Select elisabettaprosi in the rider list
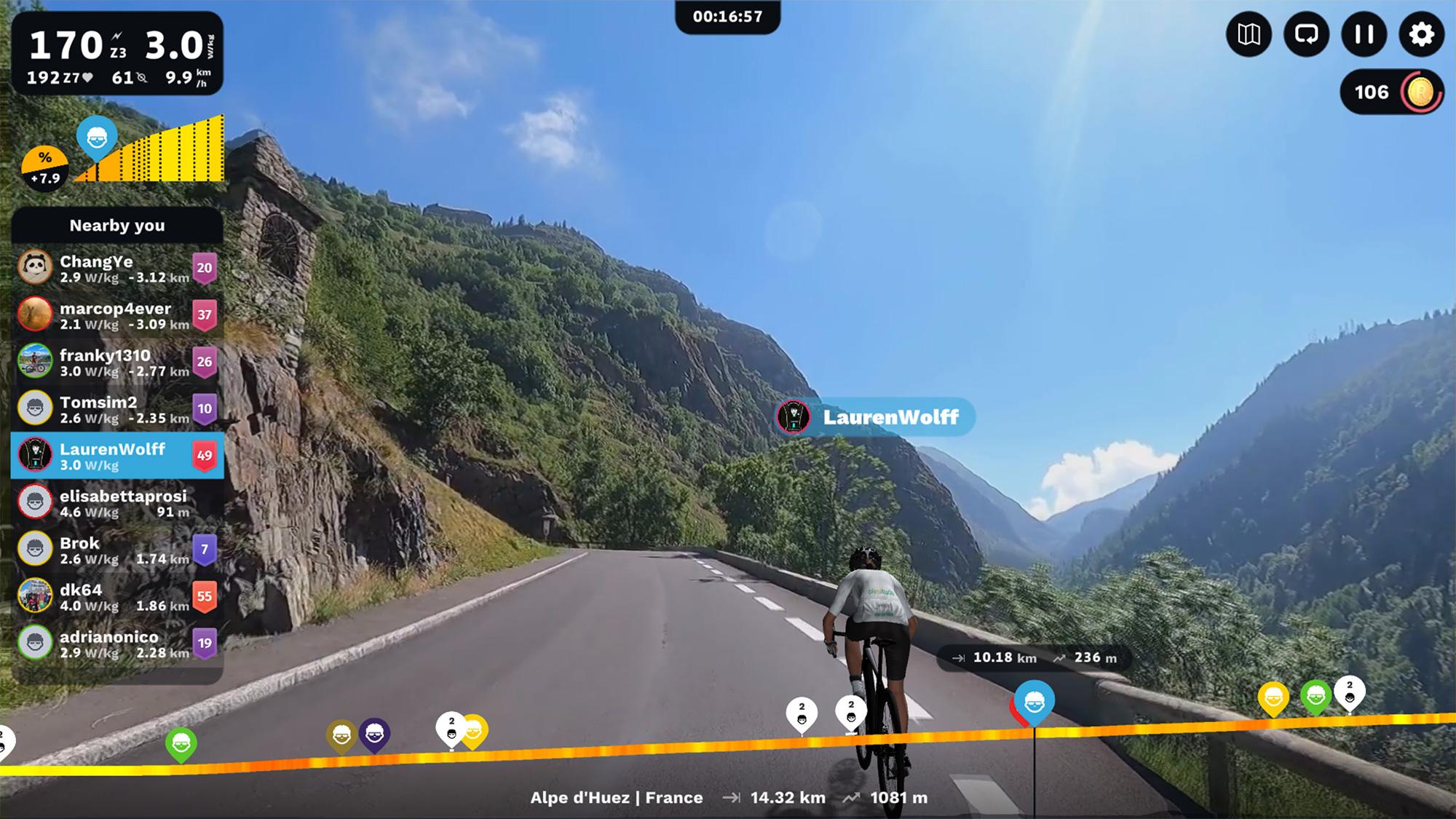 coord(116,503)
